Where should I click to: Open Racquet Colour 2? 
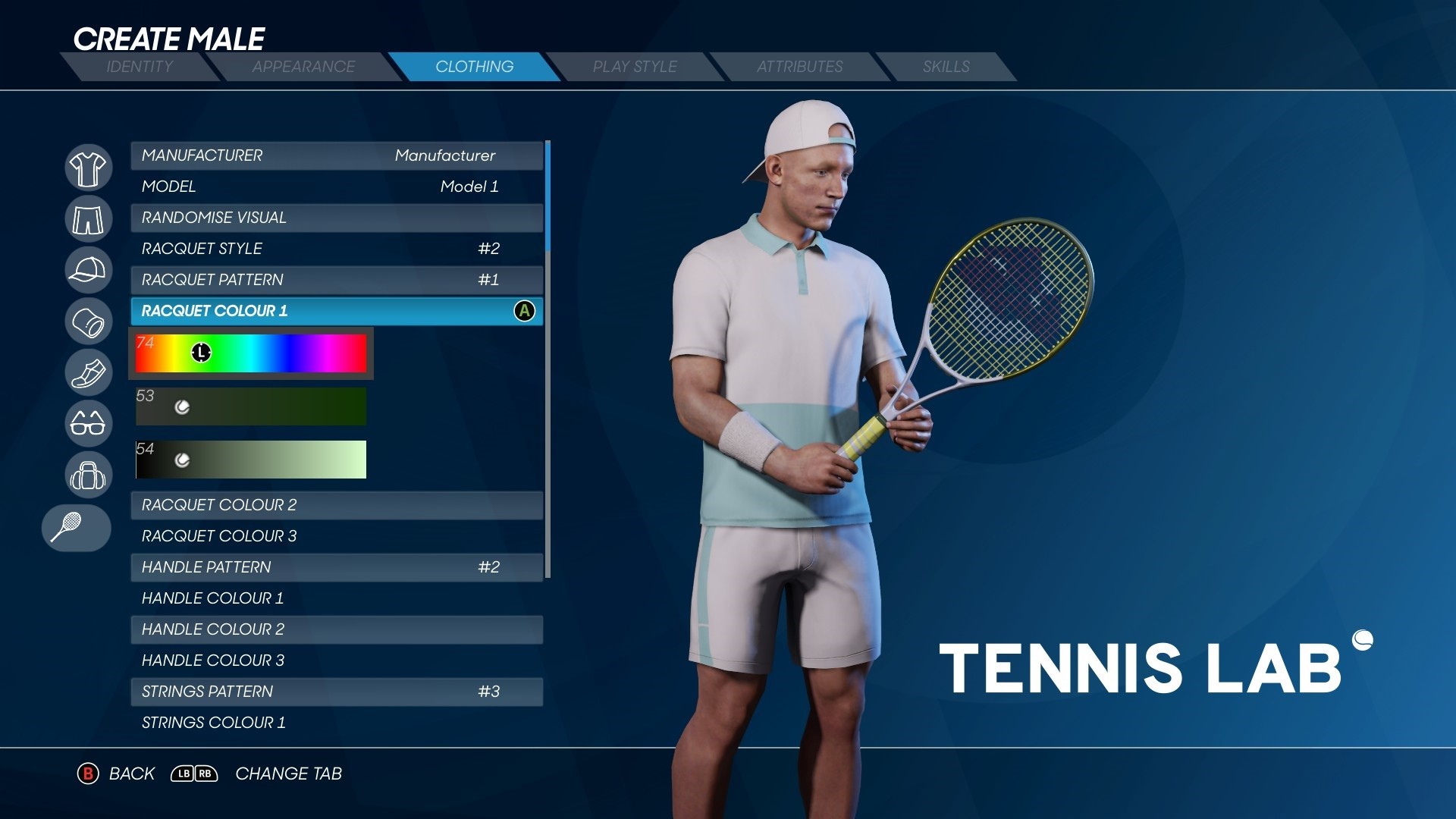[337, 505]
